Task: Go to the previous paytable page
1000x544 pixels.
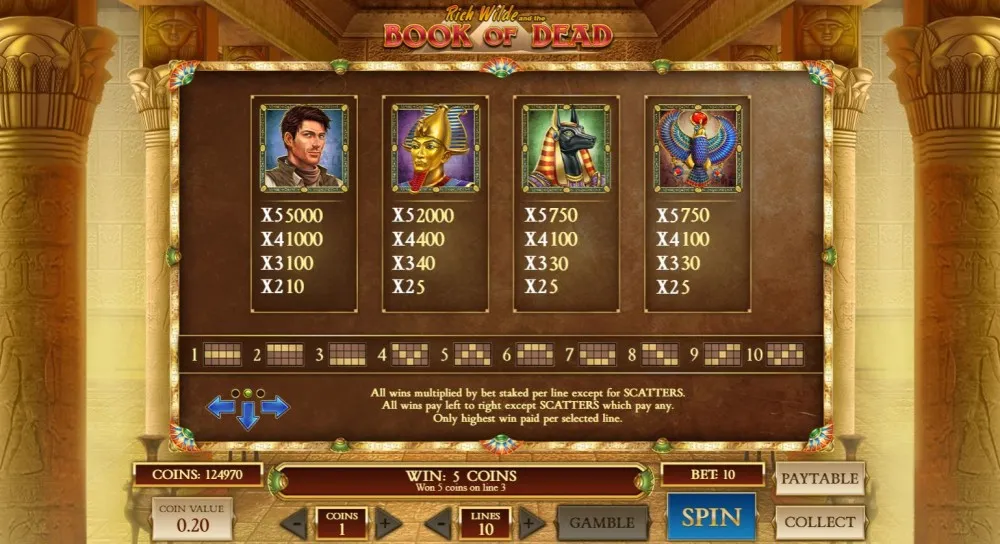Action: tap(221, 406)
